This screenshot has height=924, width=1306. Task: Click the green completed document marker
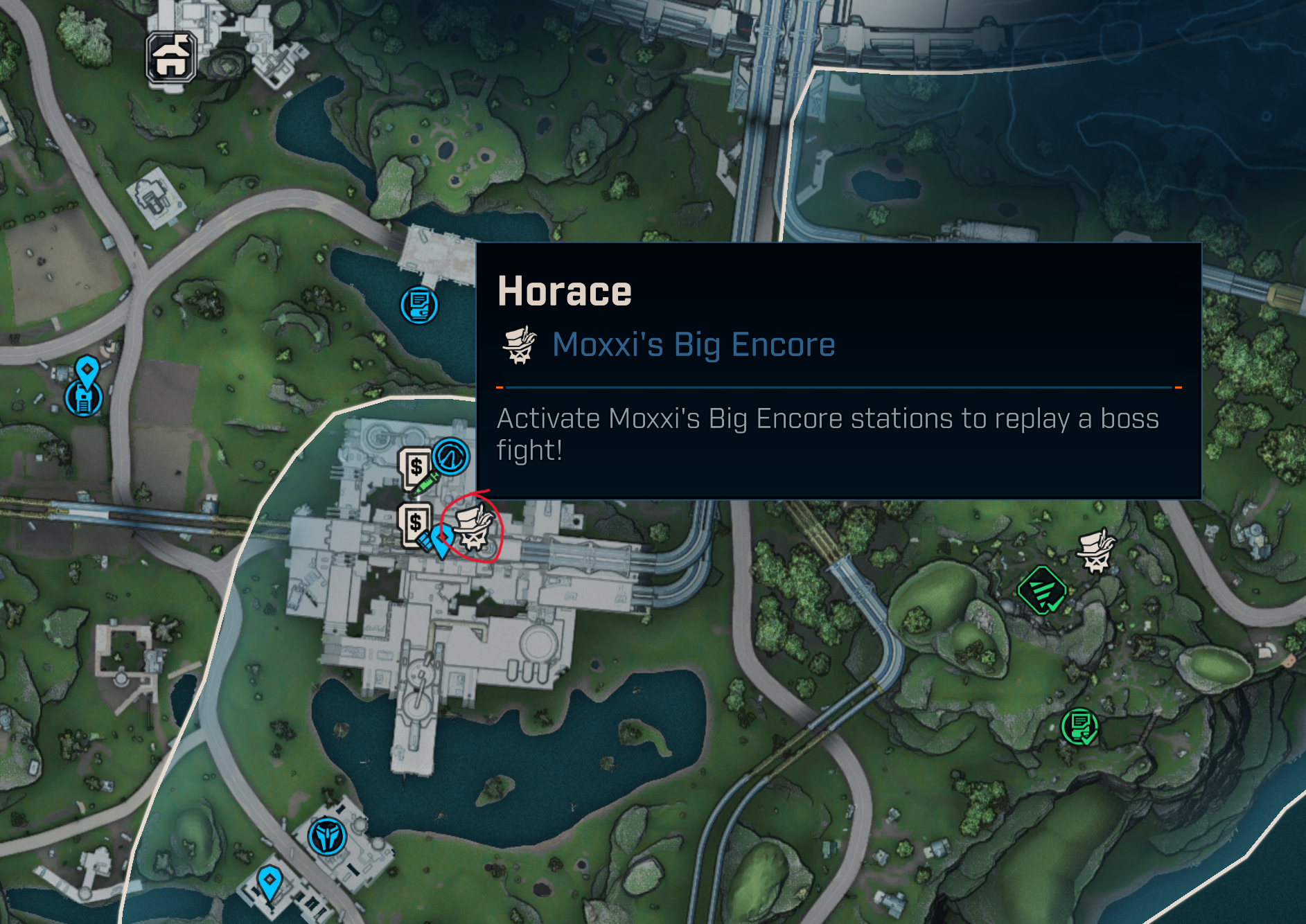1079,727
